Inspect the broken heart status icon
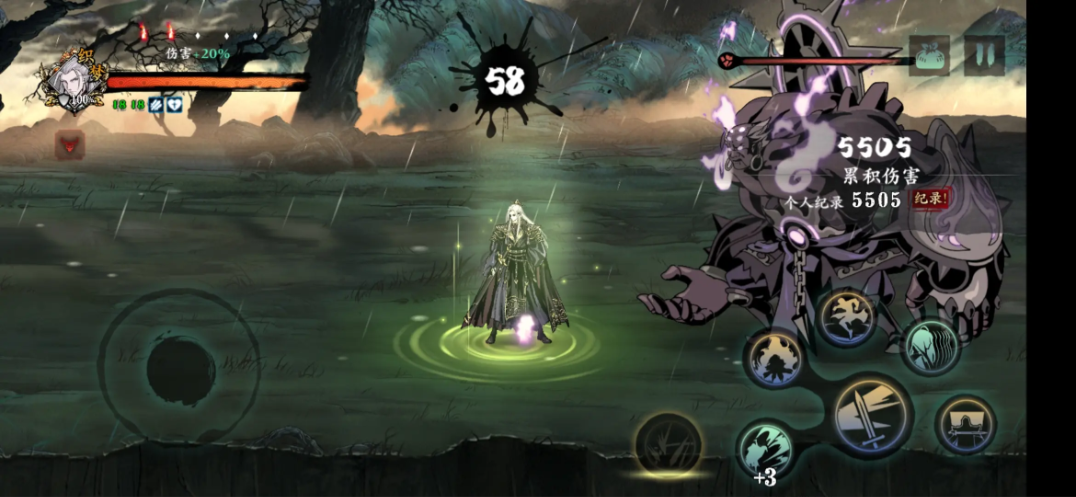 click(x=174, y=103)
